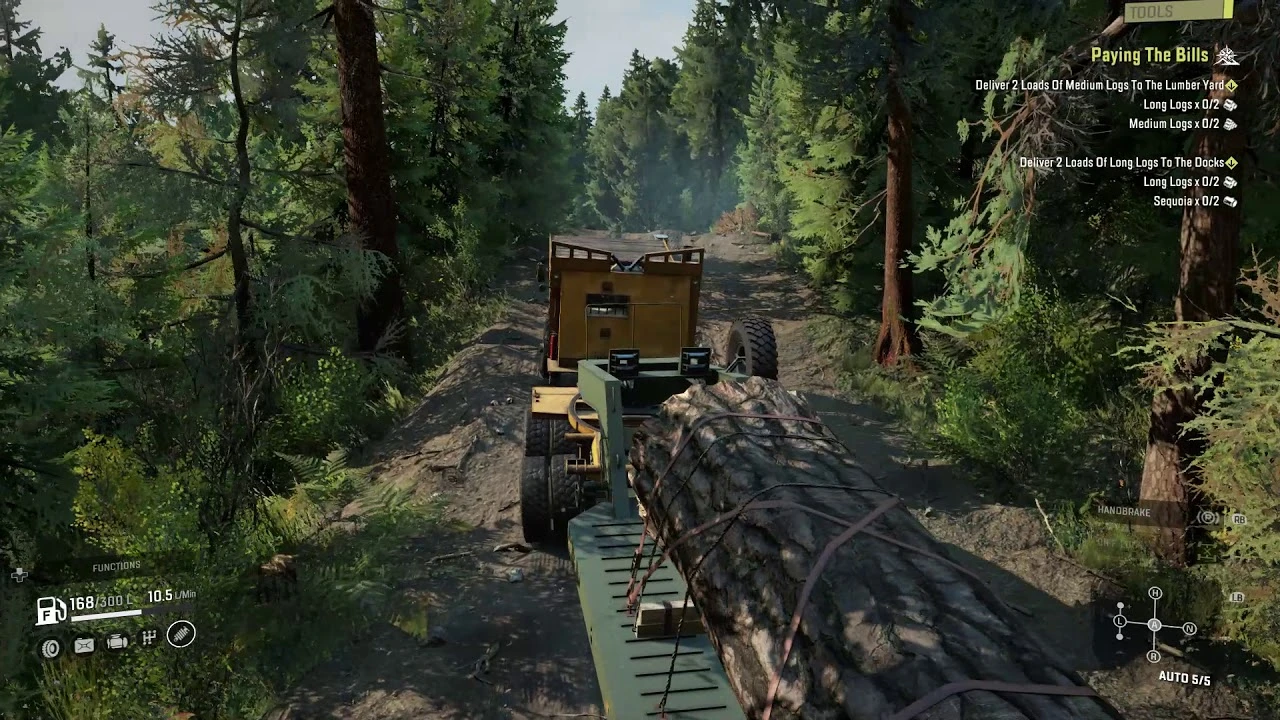Click the AUTO 5/5 gear indicator
Viewport: 1280px width, 720px height.
pyautogui.click(x=1185, y=678)
